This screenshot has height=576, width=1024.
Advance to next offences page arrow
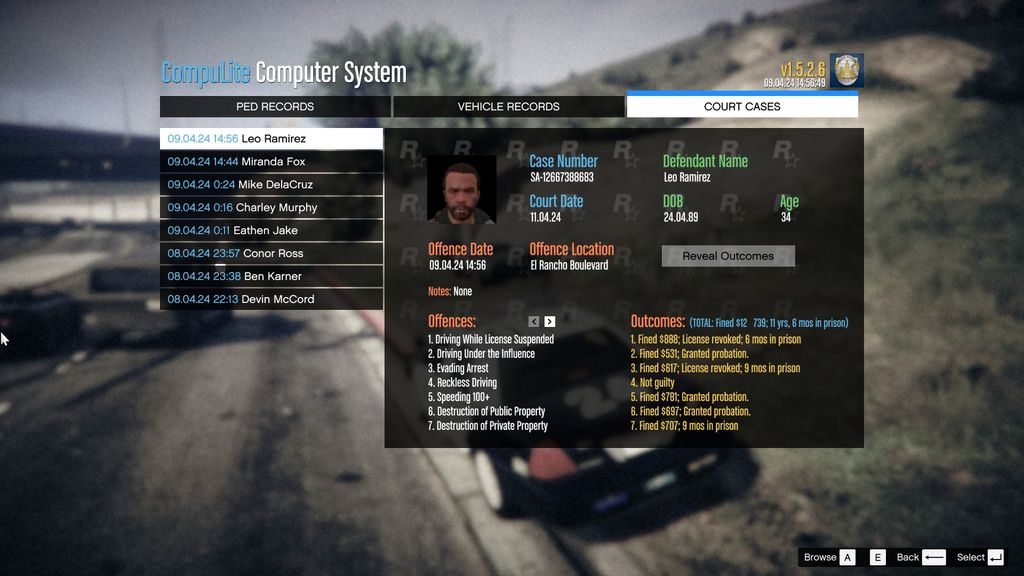point(550,322)
